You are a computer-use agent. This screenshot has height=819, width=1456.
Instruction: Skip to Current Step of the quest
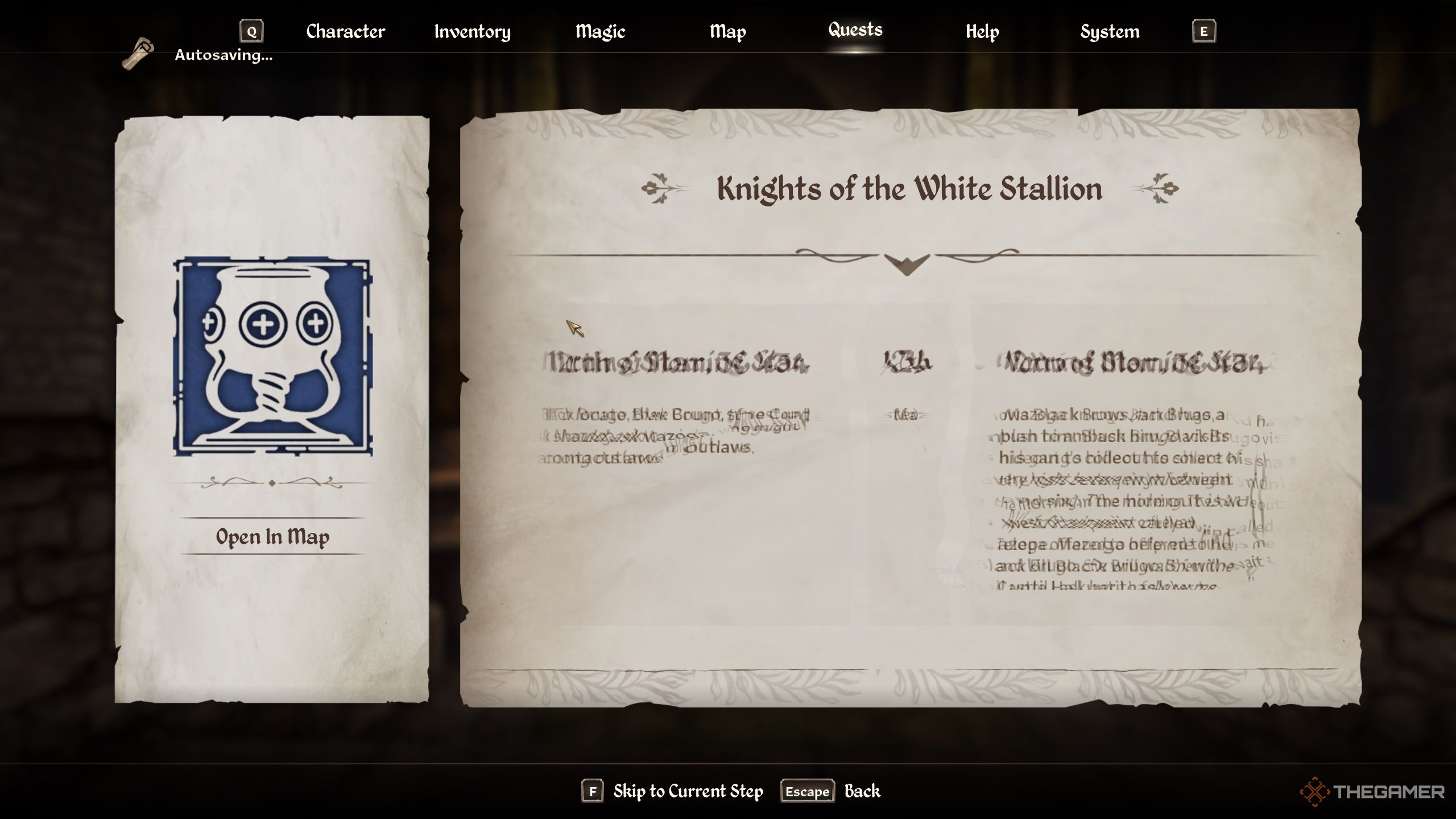(688, 791)
